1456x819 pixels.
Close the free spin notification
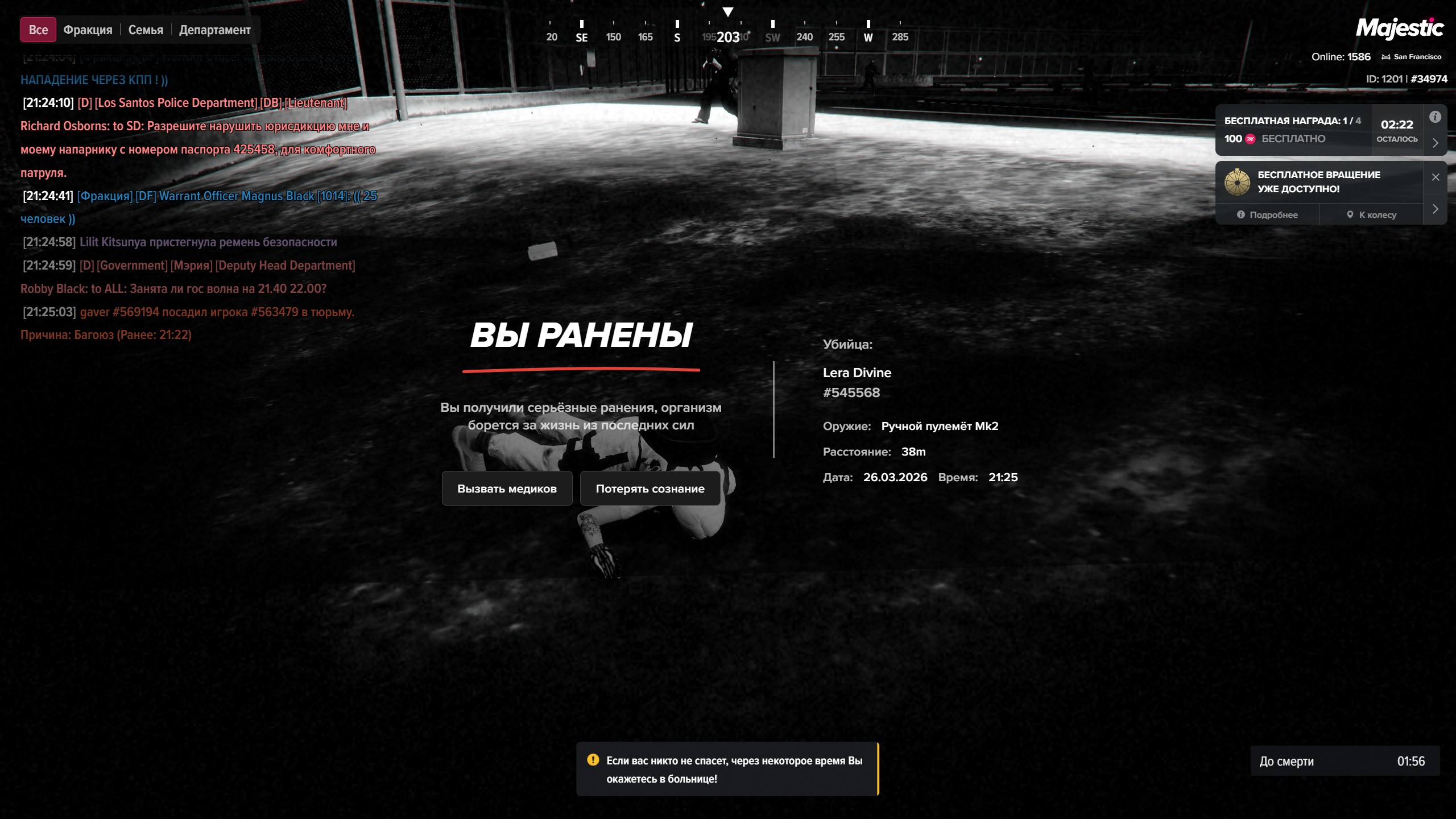coord(1435,177)
